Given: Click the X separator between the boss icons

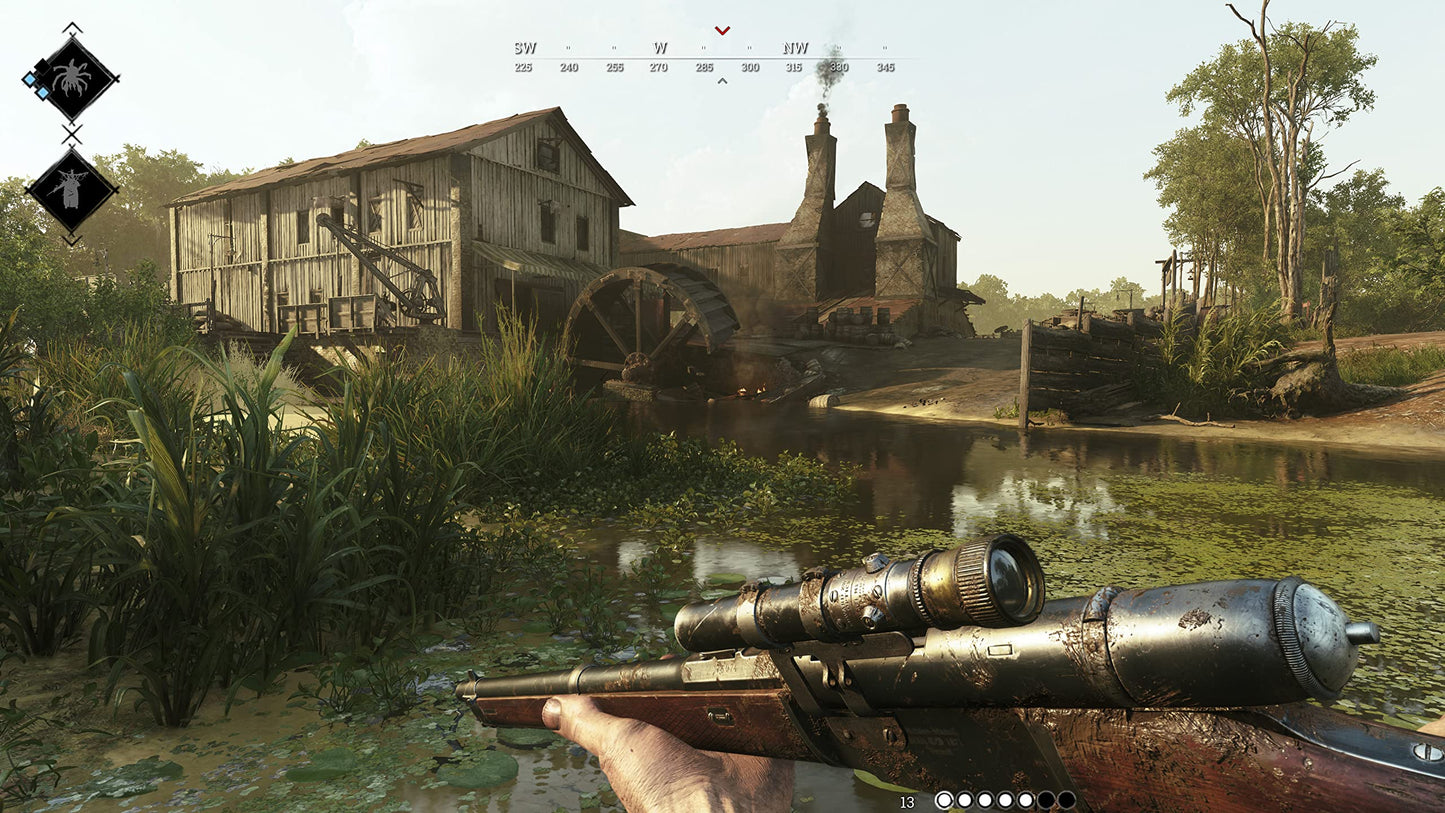Looking at the screenshot, I should tap(70, 132).
